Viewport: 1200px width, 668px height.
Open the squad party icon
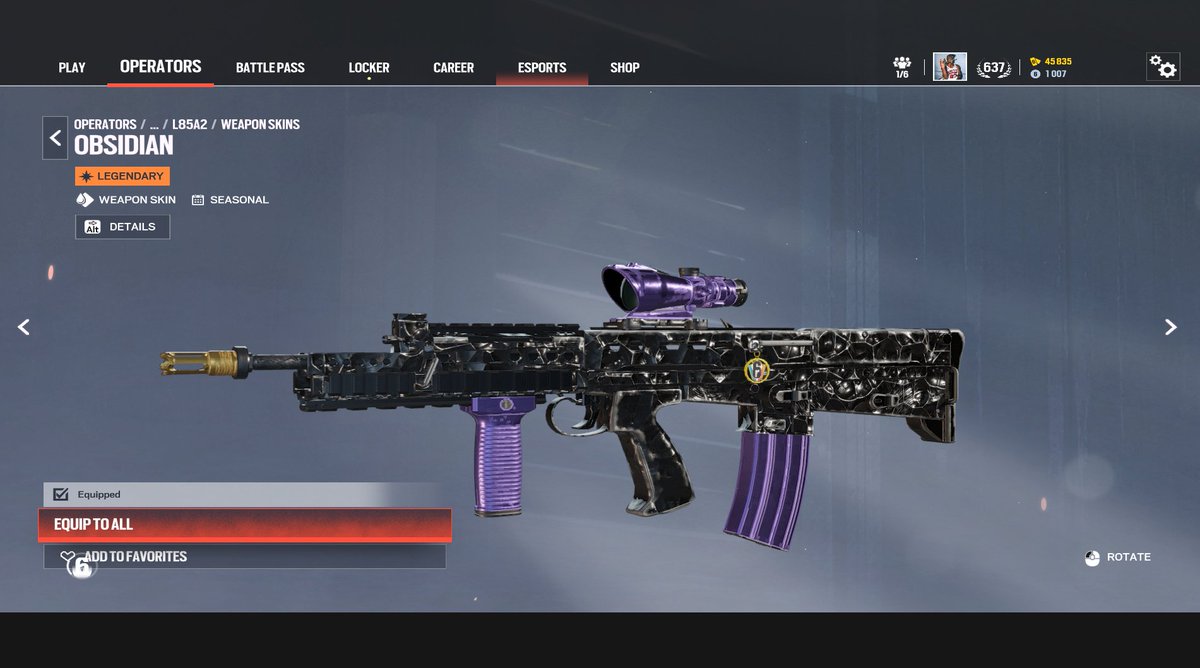902,67
